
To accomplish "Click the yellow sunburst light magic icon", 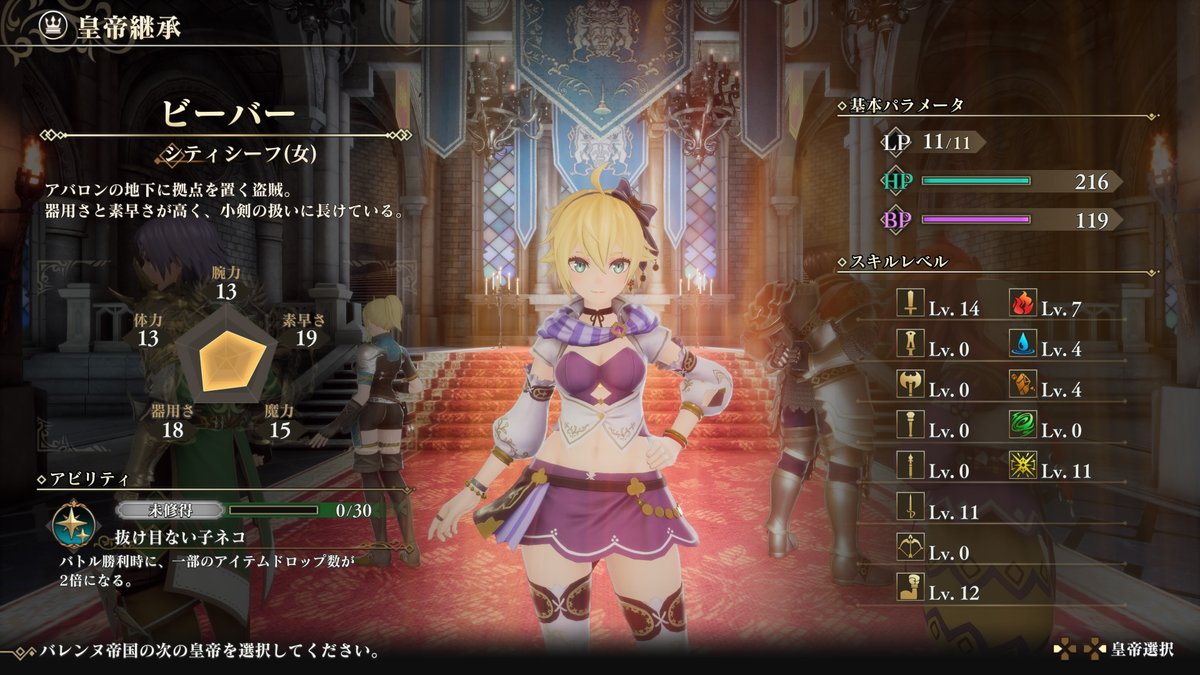I will [1023, 470].
